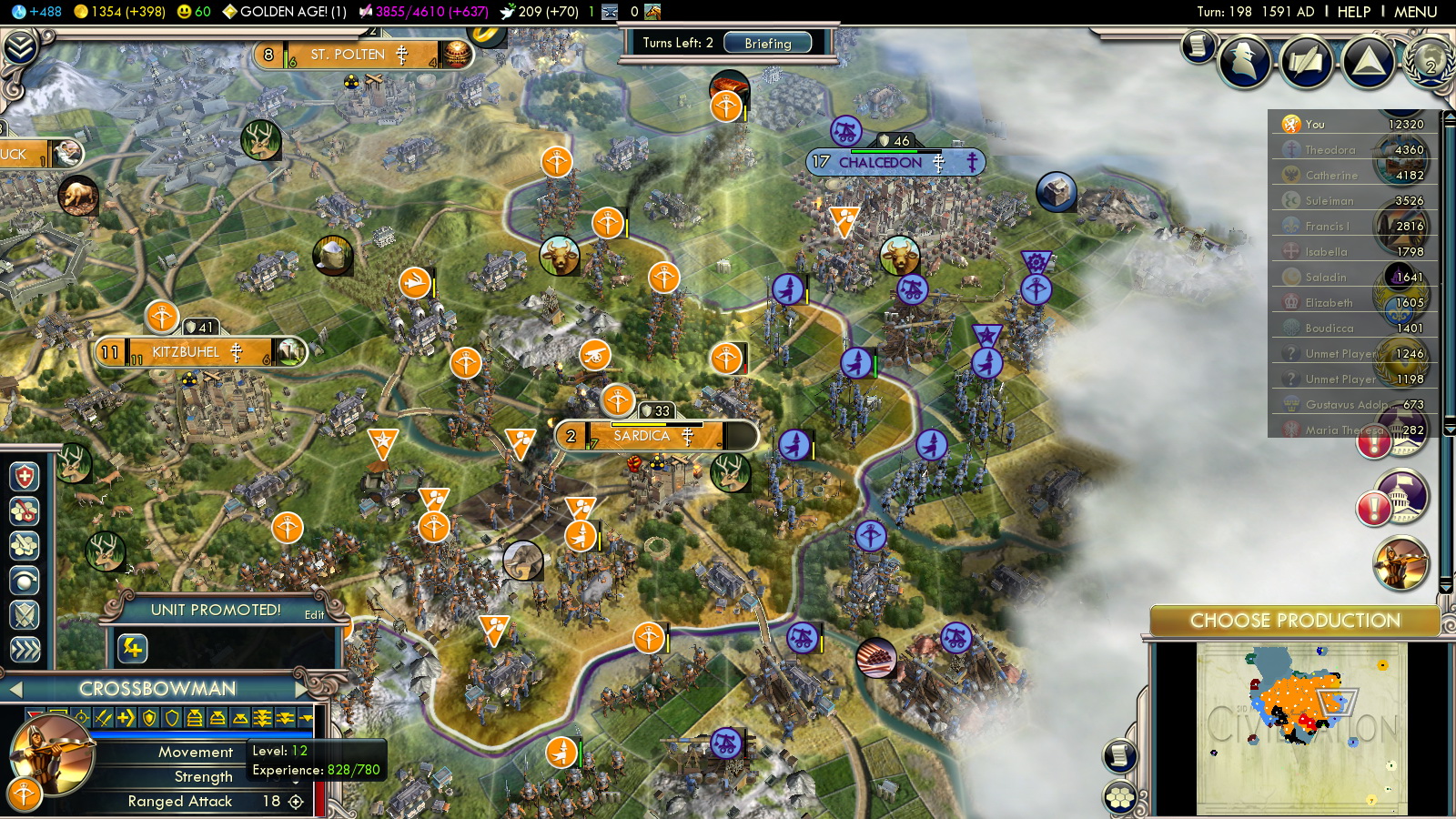Select the red cross heal promotion

tap(25, 477)
